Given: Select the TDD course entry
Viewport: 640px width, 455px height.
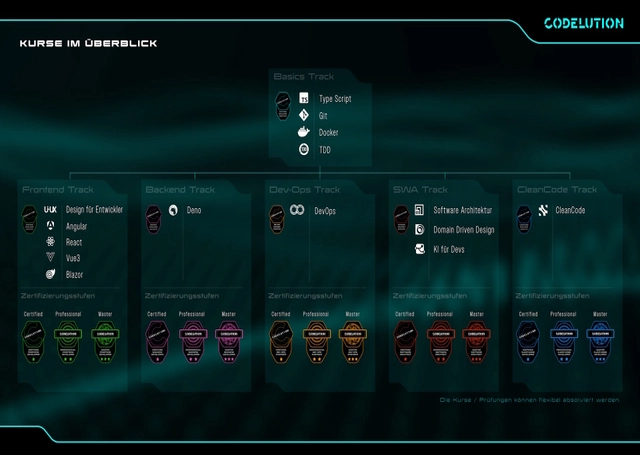Looking at the screenshot, I should pyautogui.click(x=324, y=150).
